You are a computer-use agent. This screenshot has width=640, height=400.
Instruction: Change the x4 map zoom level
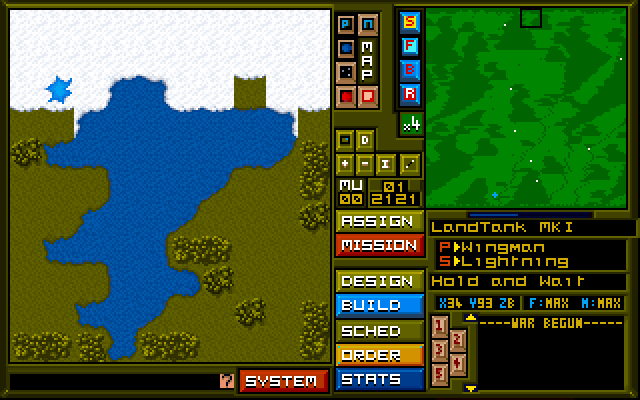tap(411, 124)
